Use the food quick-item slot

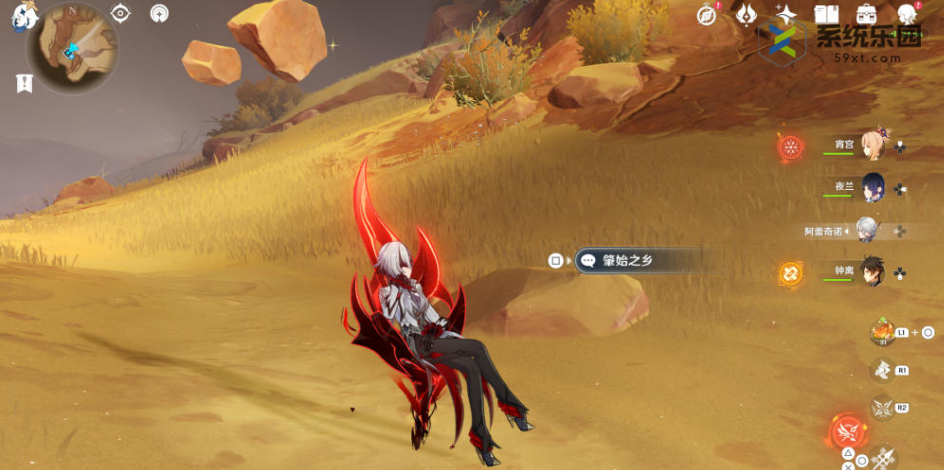(x=883, y=332)
